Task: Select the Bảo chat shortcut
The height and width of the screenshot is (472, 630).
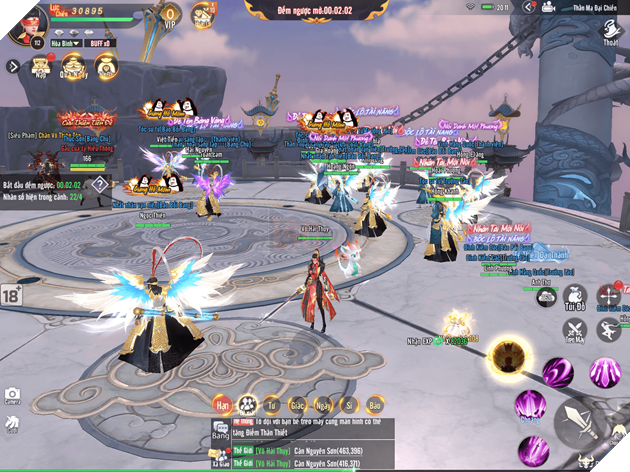Action: click(x=373, y=405)
